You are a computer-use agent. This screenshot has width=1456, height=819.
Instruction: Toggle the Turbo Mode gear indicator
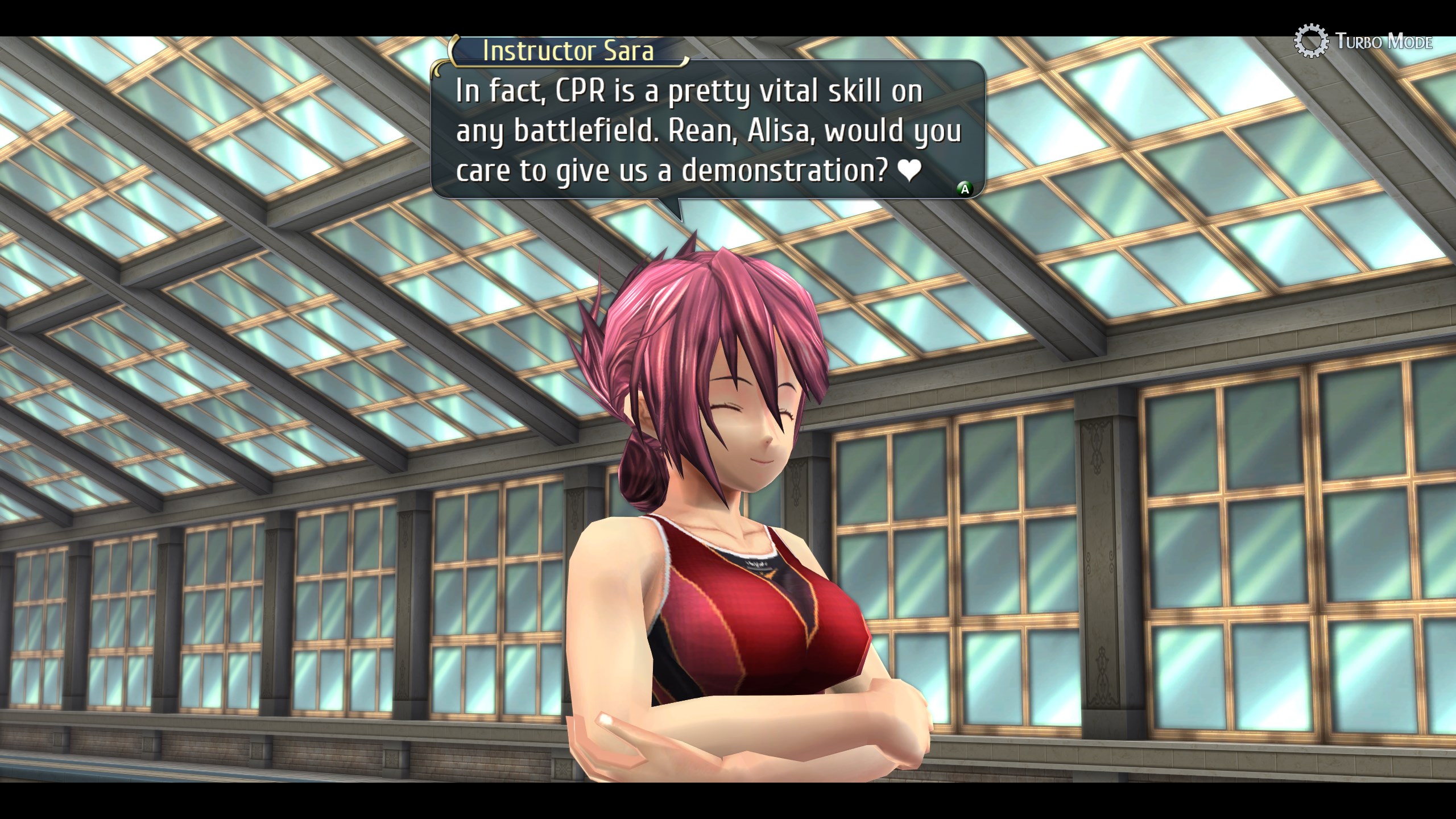(x=1311, y=41)
